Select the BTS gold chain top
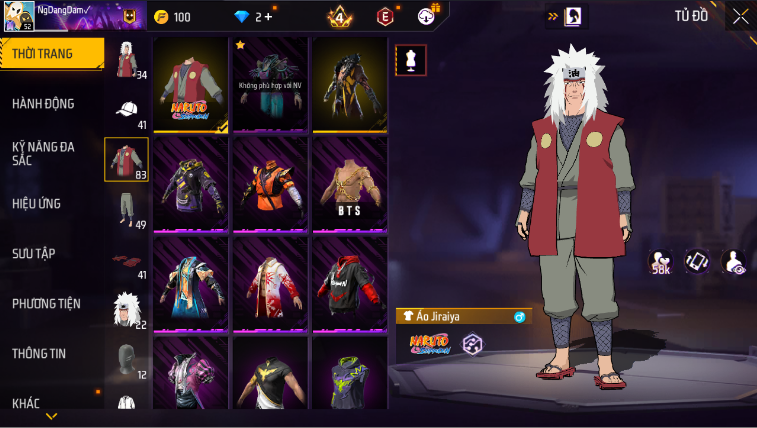Viewport: 757px width, 428px height. coord(350,186)
